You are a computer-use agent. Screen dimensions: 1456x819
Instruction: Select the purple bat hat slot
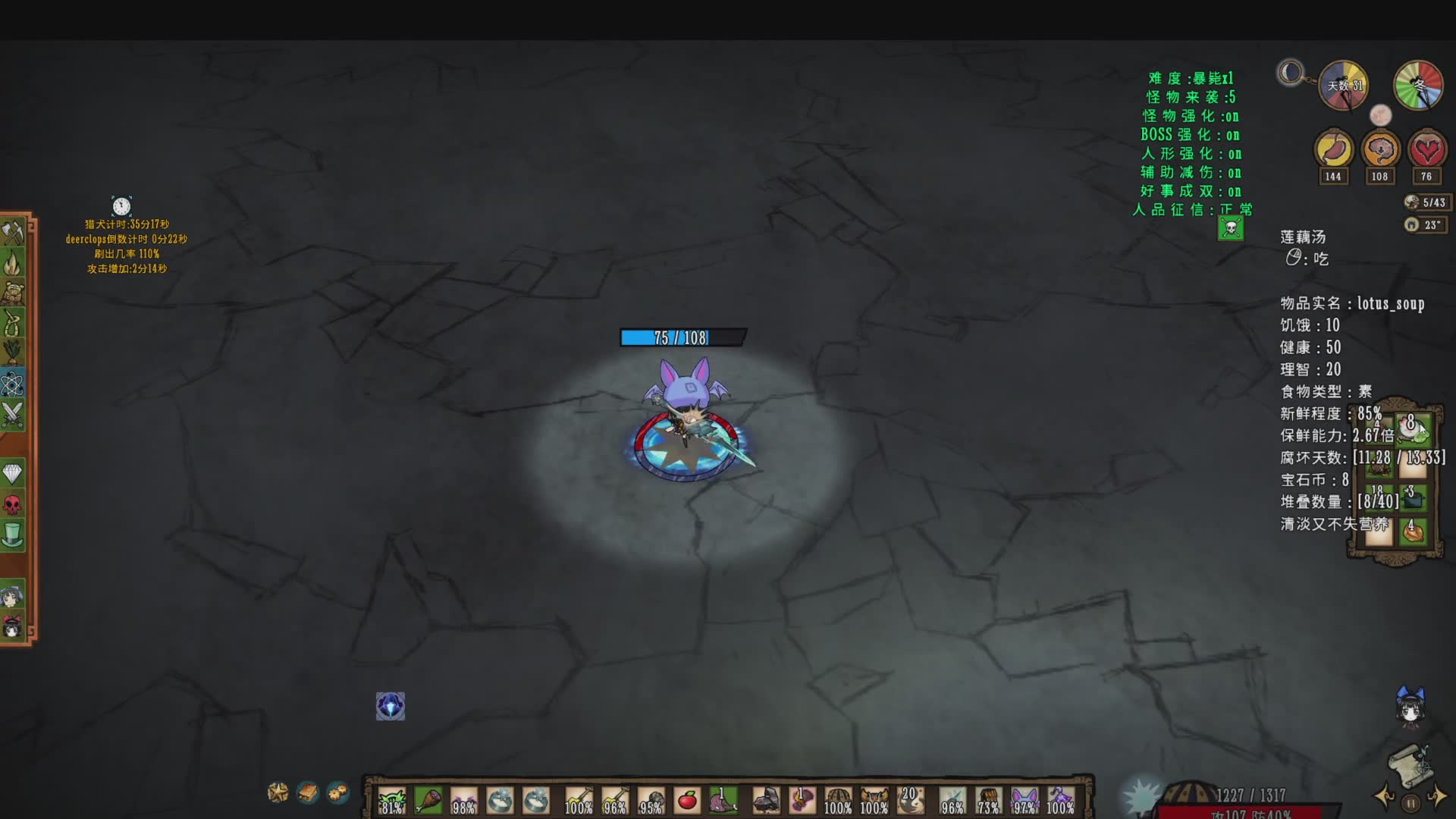(1024, 801)
